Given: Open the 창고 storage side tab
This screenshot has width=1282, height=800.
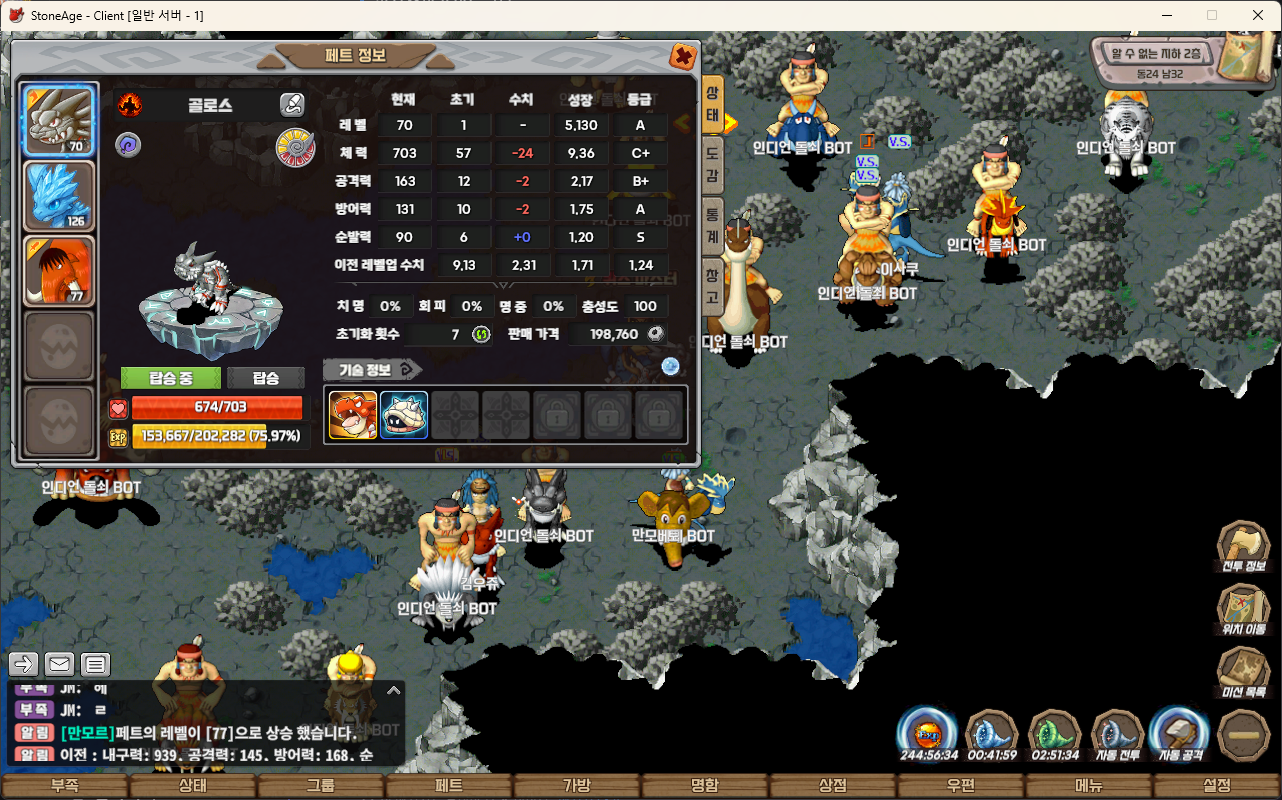Looking at the screenshot, I should 712,285.
